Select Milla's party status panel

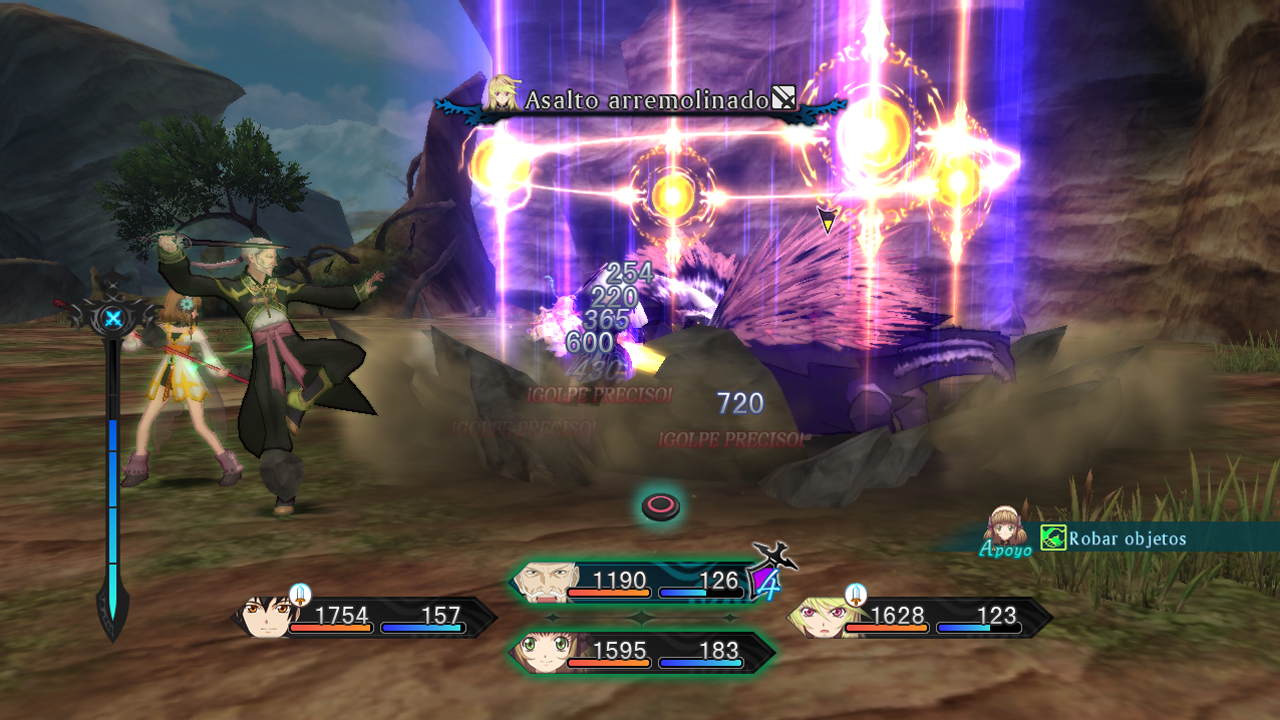point(920,618)
